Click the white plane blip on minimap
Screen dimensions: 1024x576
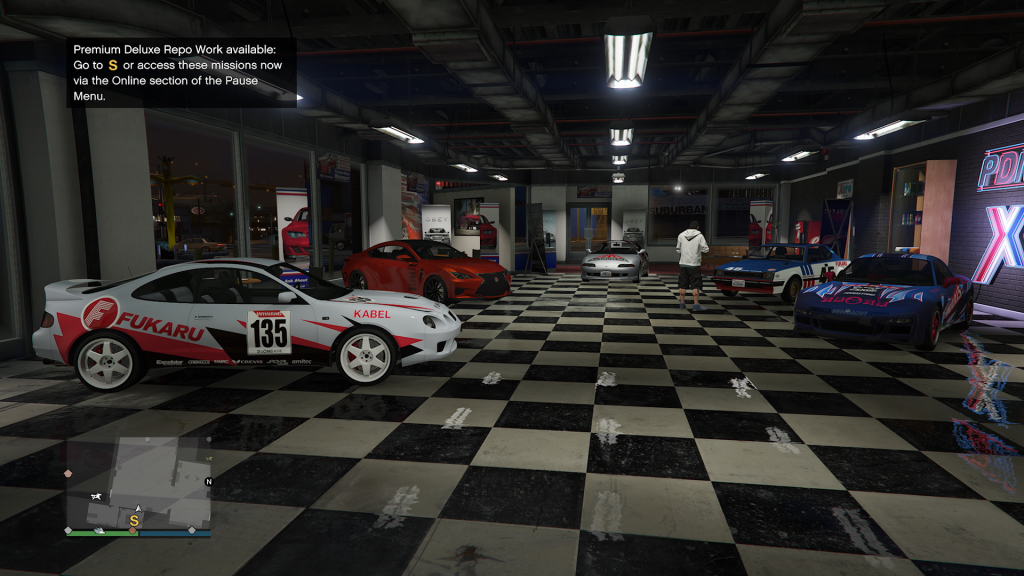96,496
